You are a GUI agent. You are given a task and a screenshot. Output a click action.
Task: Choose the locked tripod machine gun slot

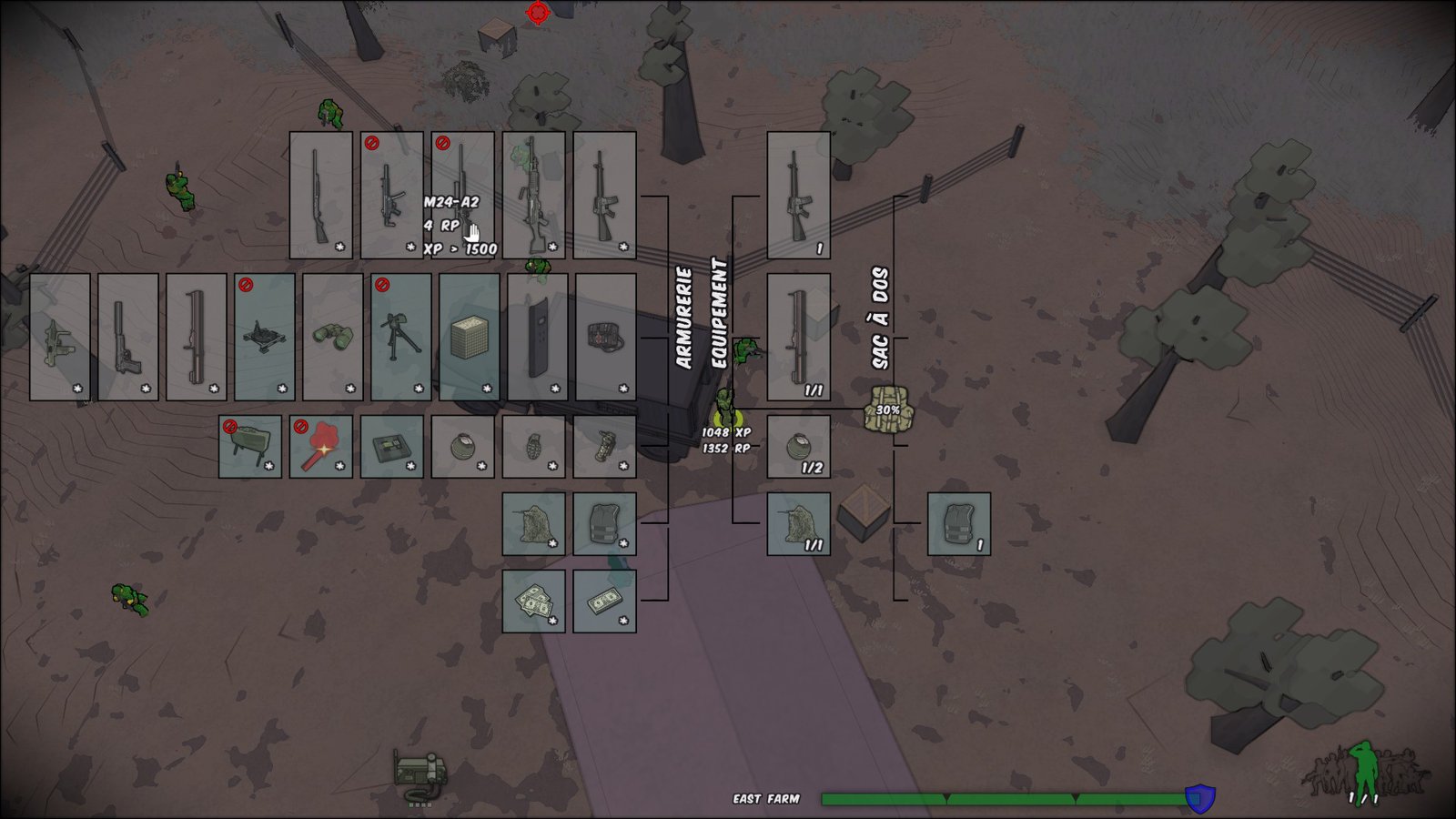pyautogui.click(x=401, y=337)
